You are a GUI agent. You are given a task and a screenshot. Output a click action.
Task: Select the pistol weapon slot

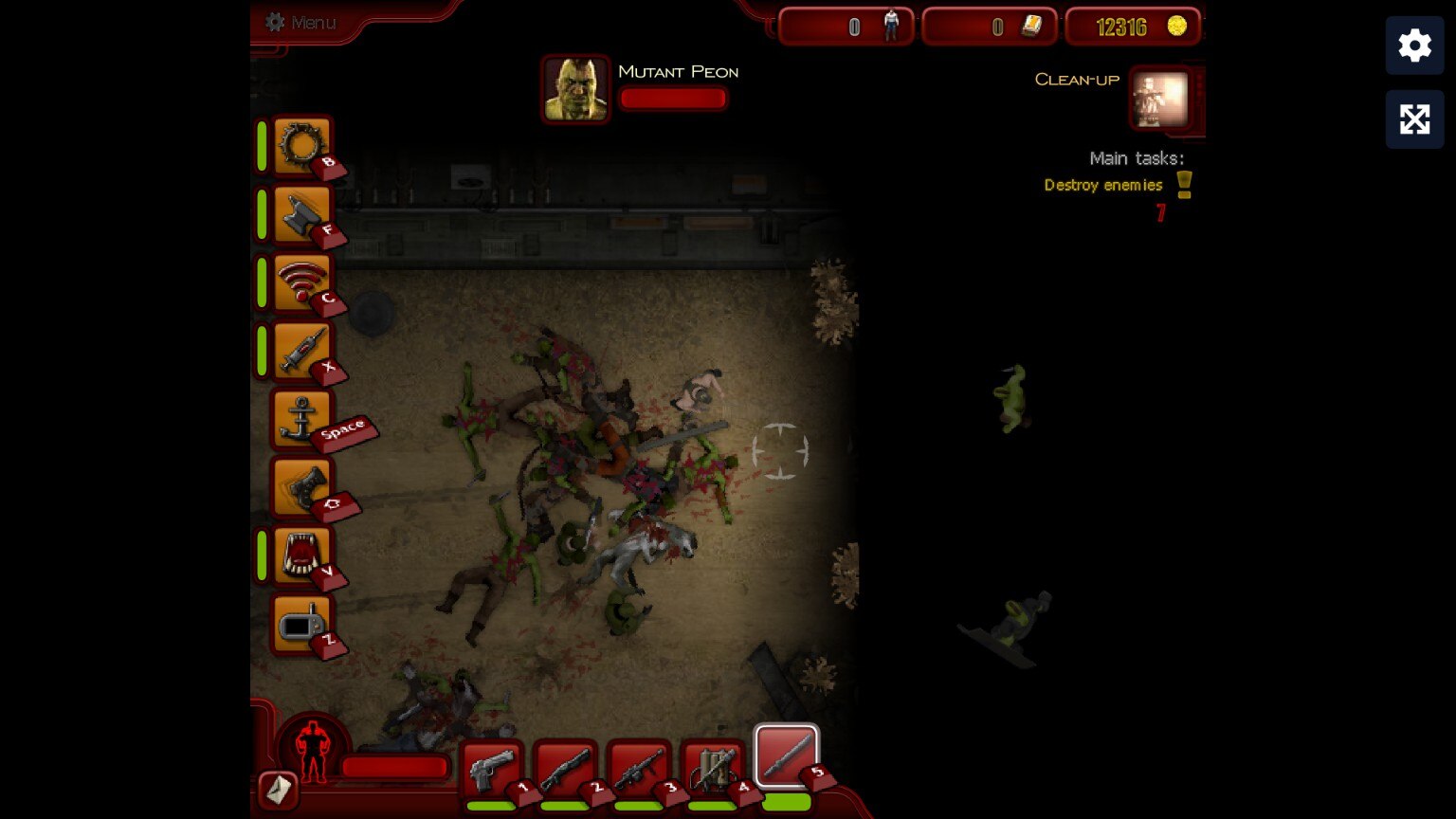click(491, 769)
